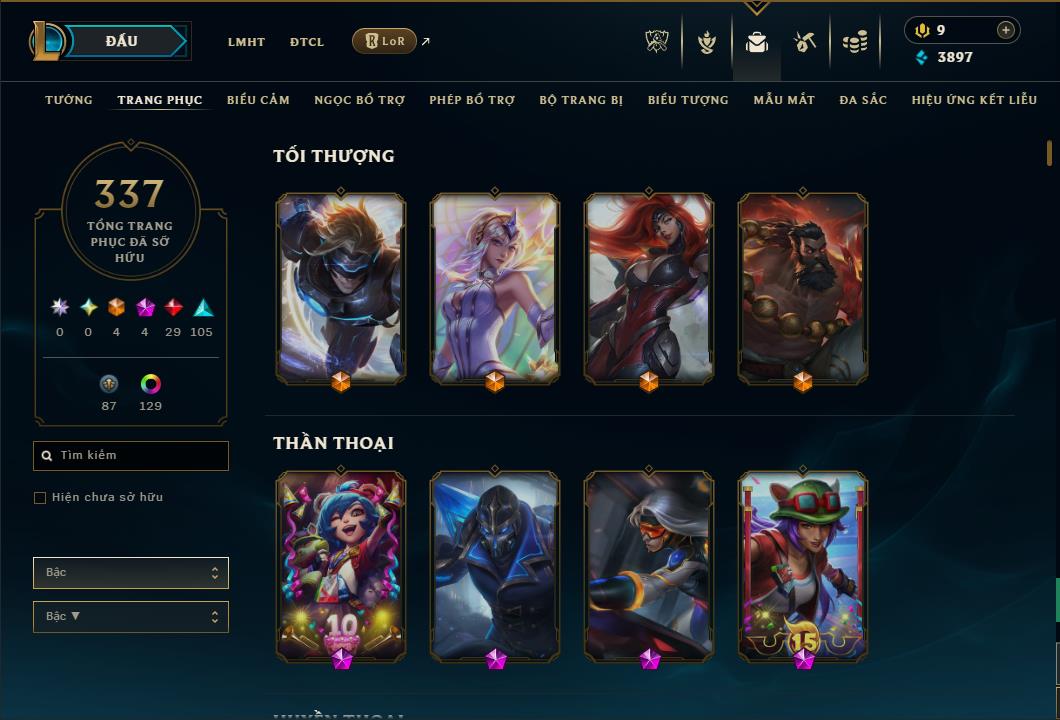Viewport: 1060px width, 720px height.
Task: Add currency with the plus button
Action: coord(1005,30)
